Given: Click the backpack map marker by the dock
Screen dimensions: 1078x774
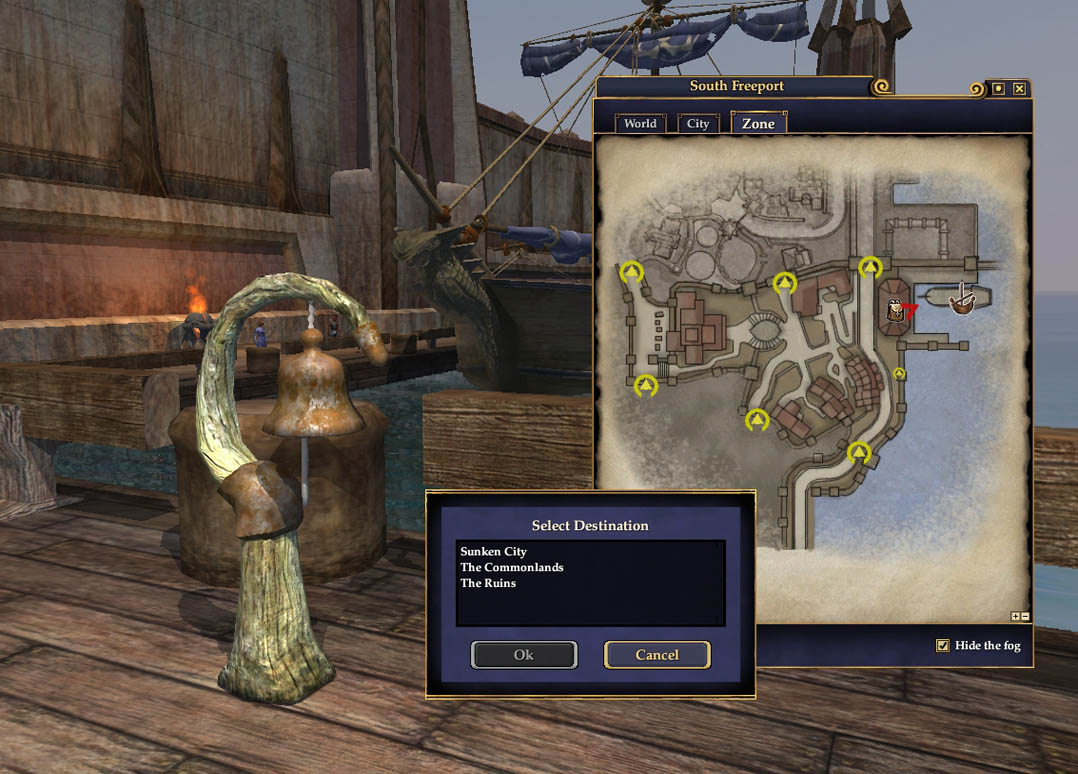Looking at the screenshot, I should coord(895,311).
